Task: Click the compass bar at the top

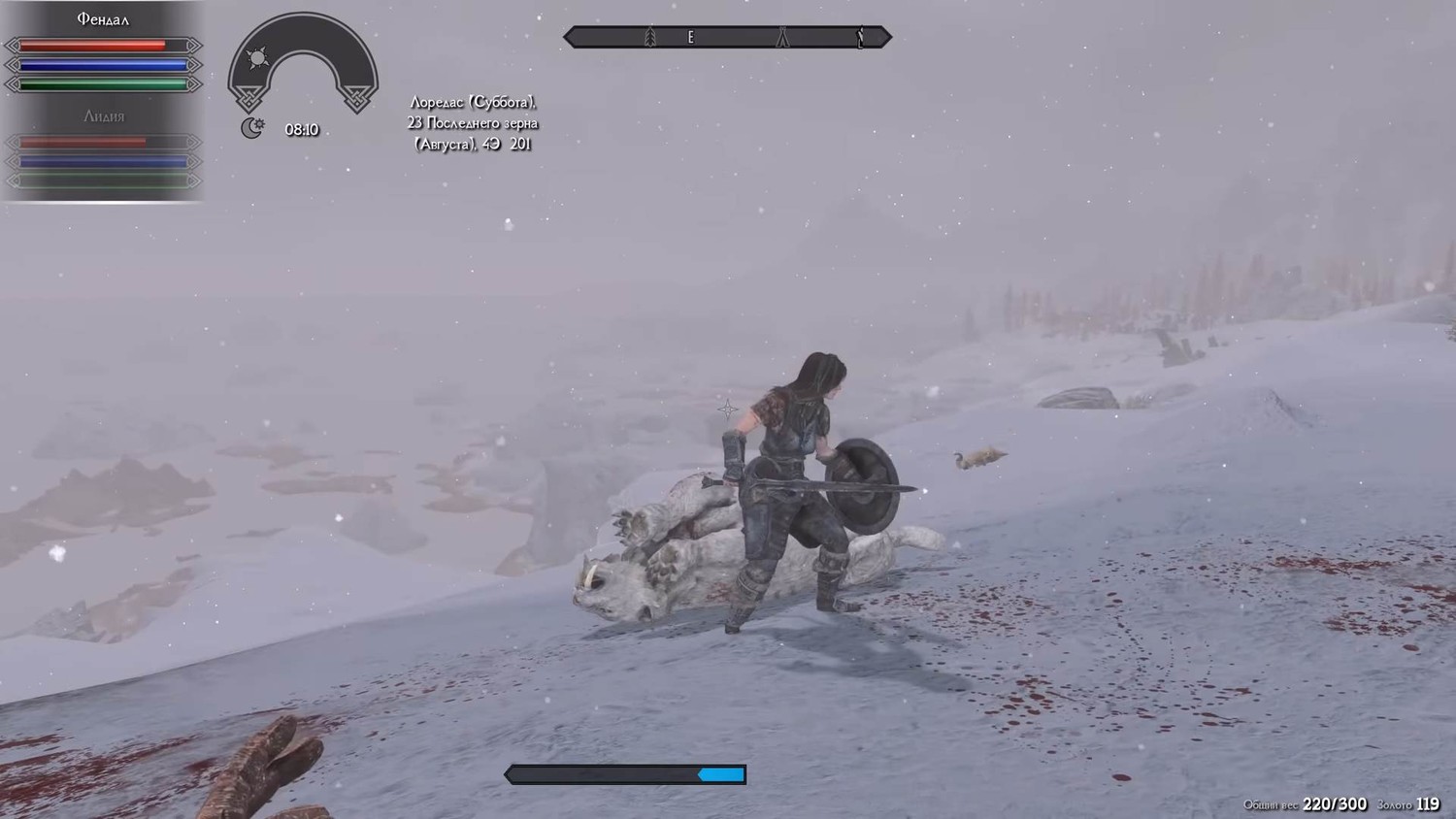Action: [x=727, y=37]
